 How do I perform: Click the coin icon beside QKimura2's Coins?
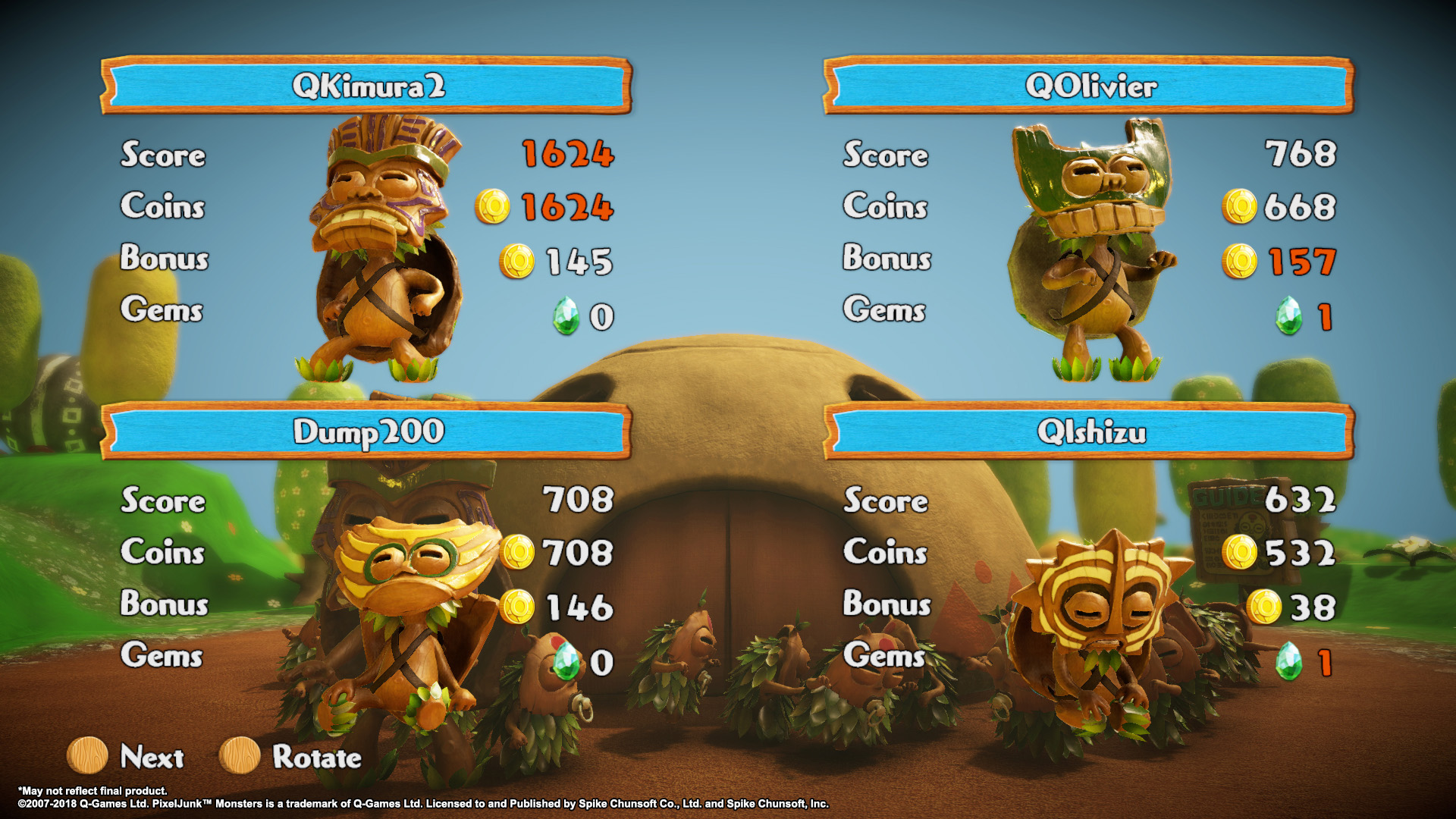[495, 206]
